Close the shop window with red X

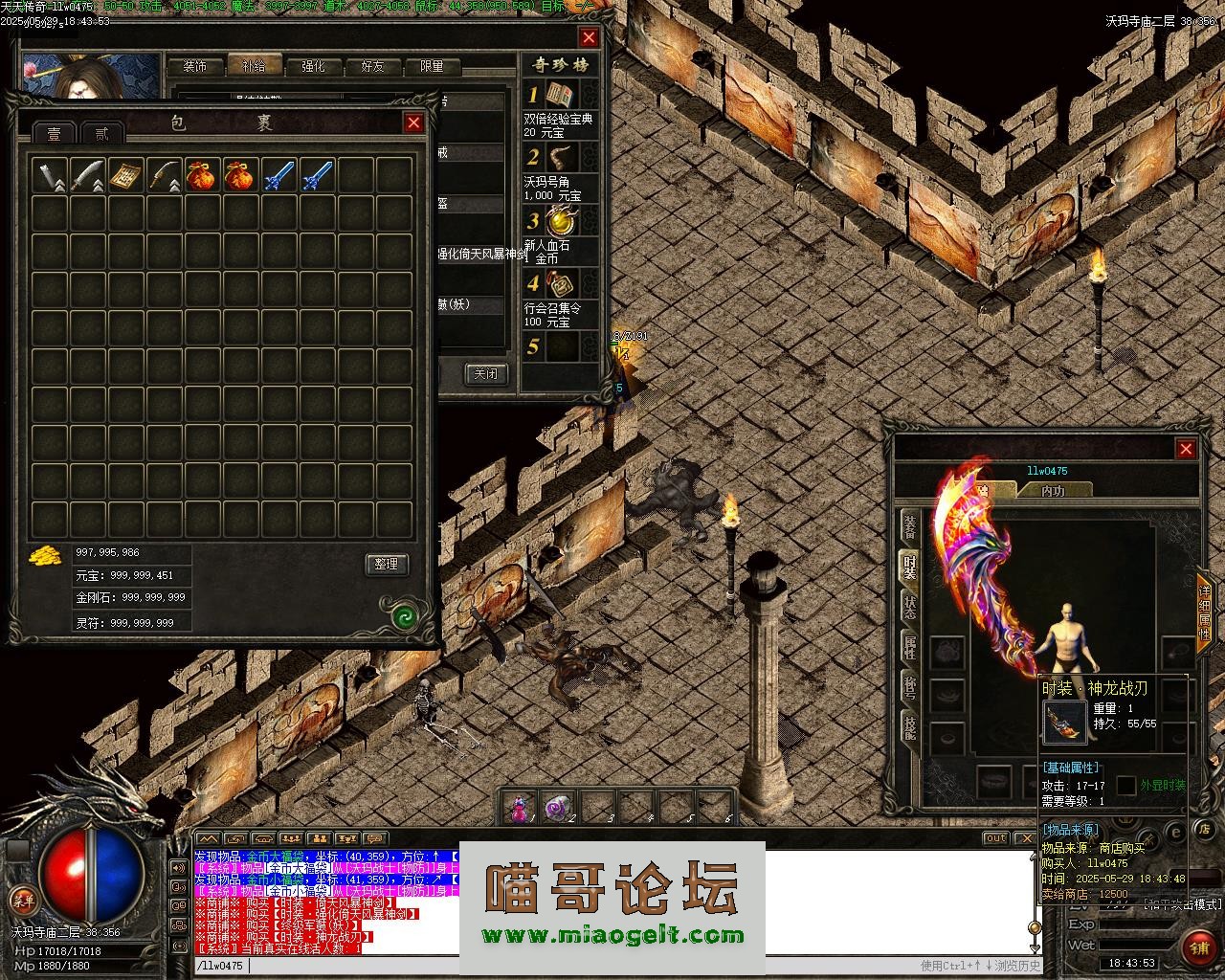[589, 37]
